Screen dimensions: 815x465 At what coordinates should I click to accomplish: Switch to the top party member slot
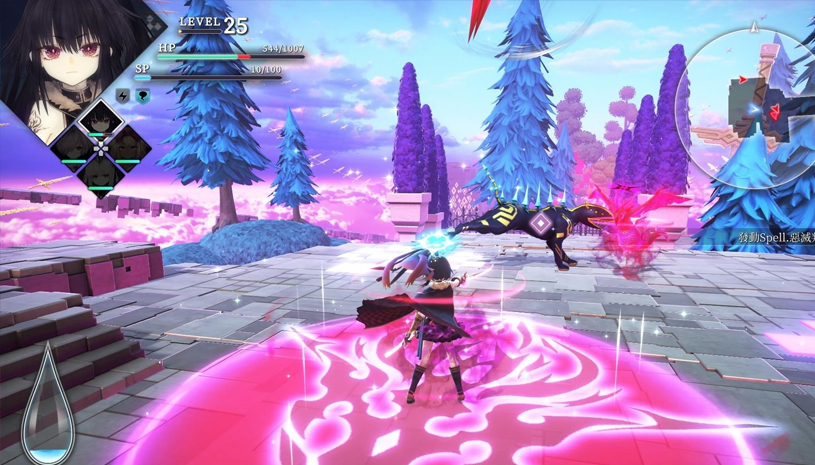pyautogui.click(x=99, y=120)
